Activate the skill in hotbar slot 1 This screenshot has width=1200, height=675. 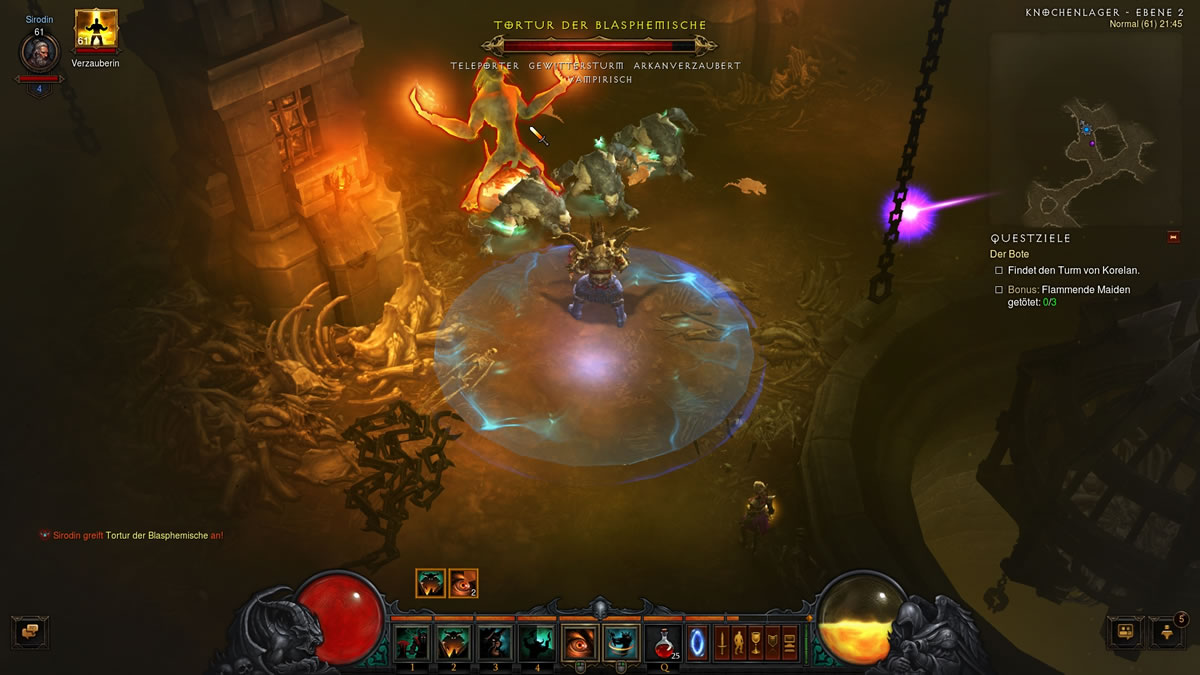[x=411, y=642]
